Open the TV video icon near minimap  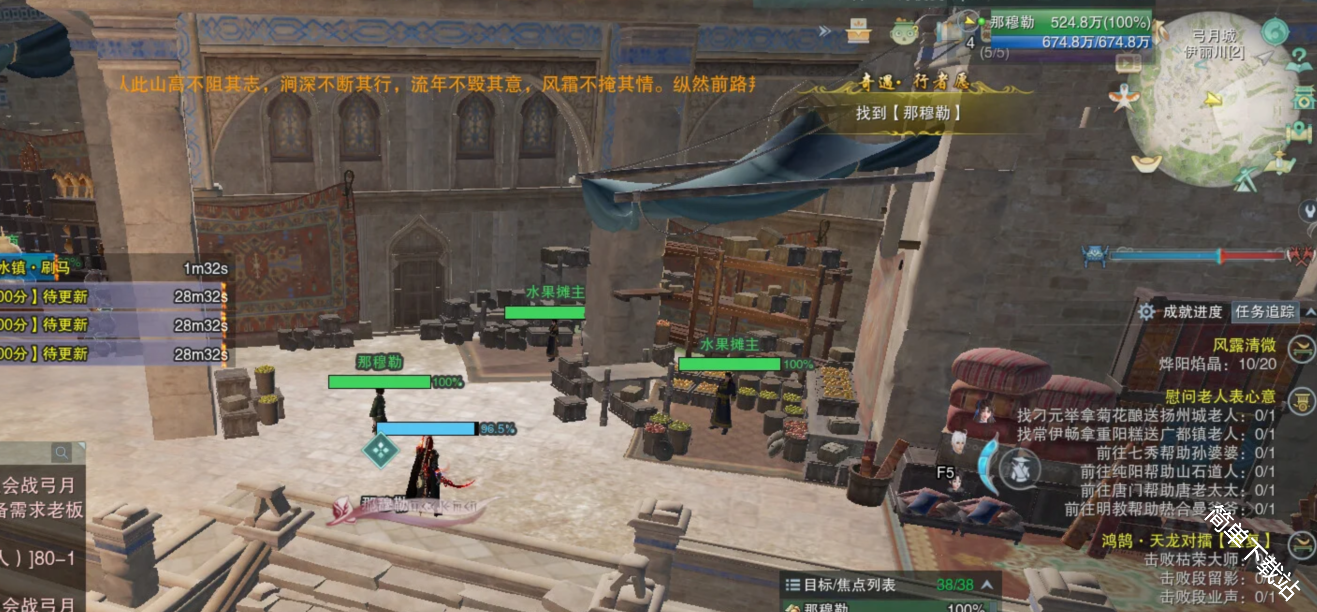click(x=1128, y=61)
